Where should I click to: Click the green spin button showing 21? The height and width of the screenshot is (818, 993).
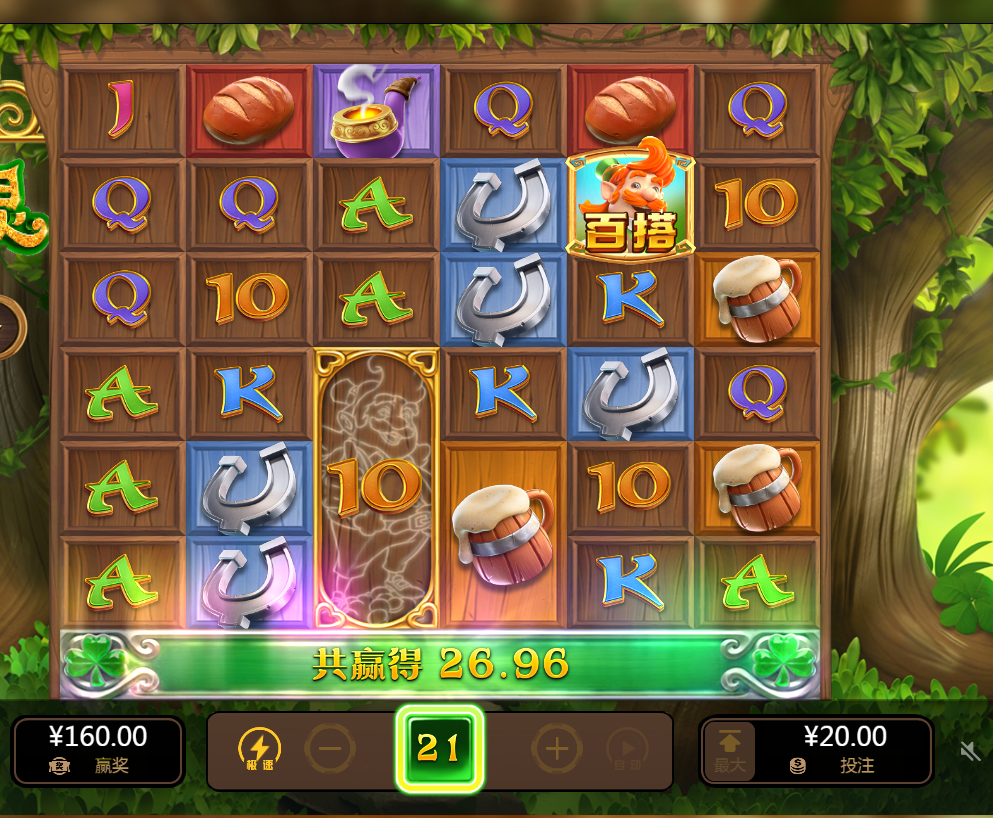pos(439,748)
